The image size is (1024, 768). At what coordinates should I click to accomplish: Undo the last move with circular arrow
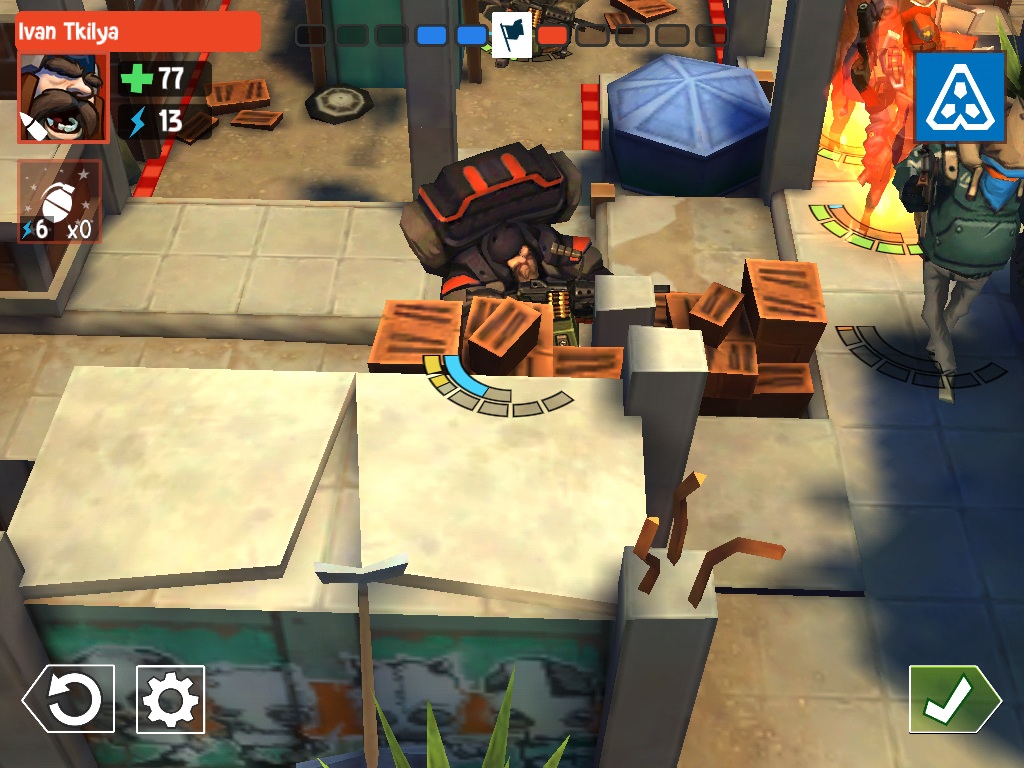(x=69, y=699)
